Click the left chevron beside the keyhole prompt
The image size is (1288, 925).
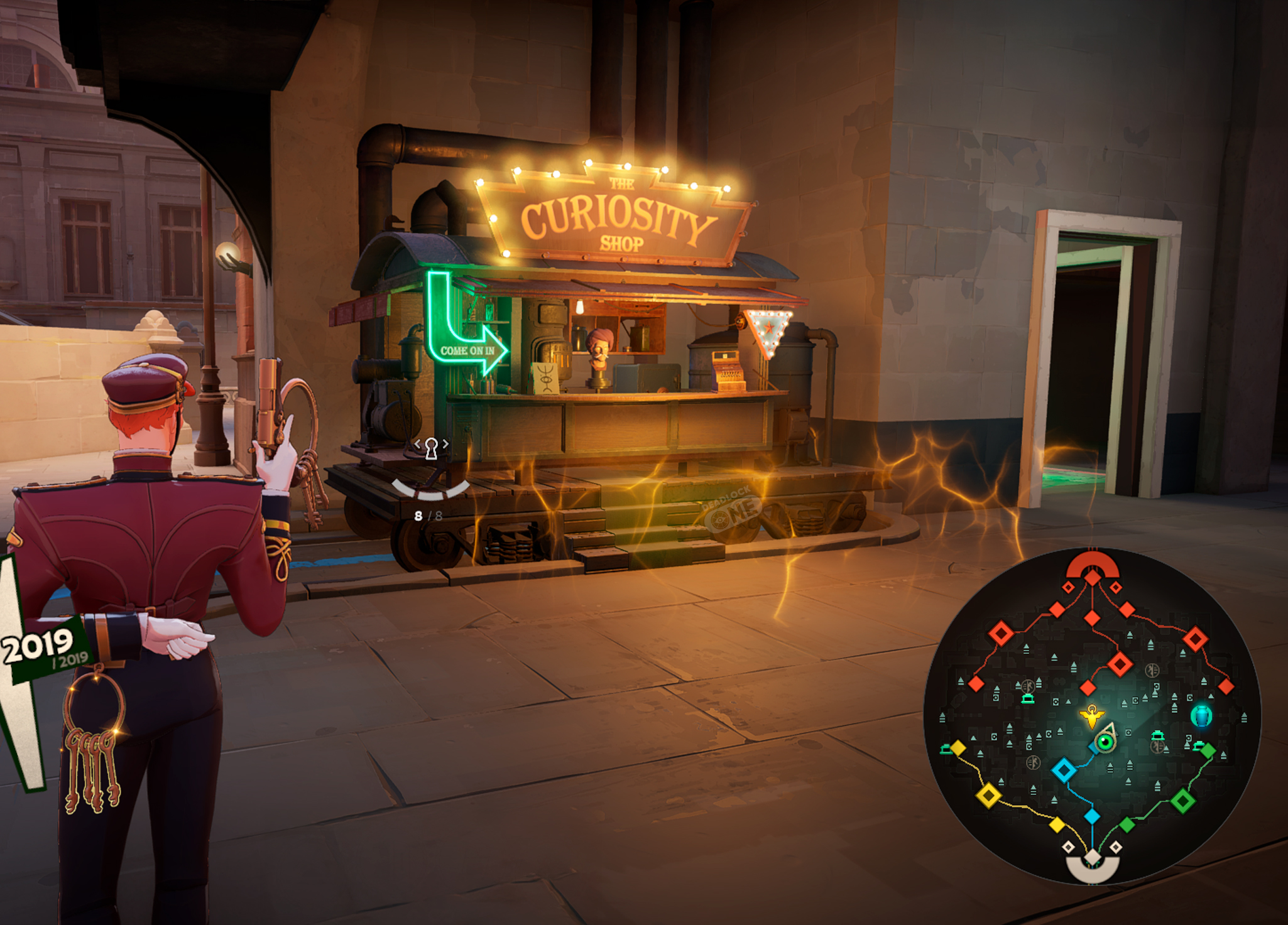pyautogui.click(x=418, y=445)
